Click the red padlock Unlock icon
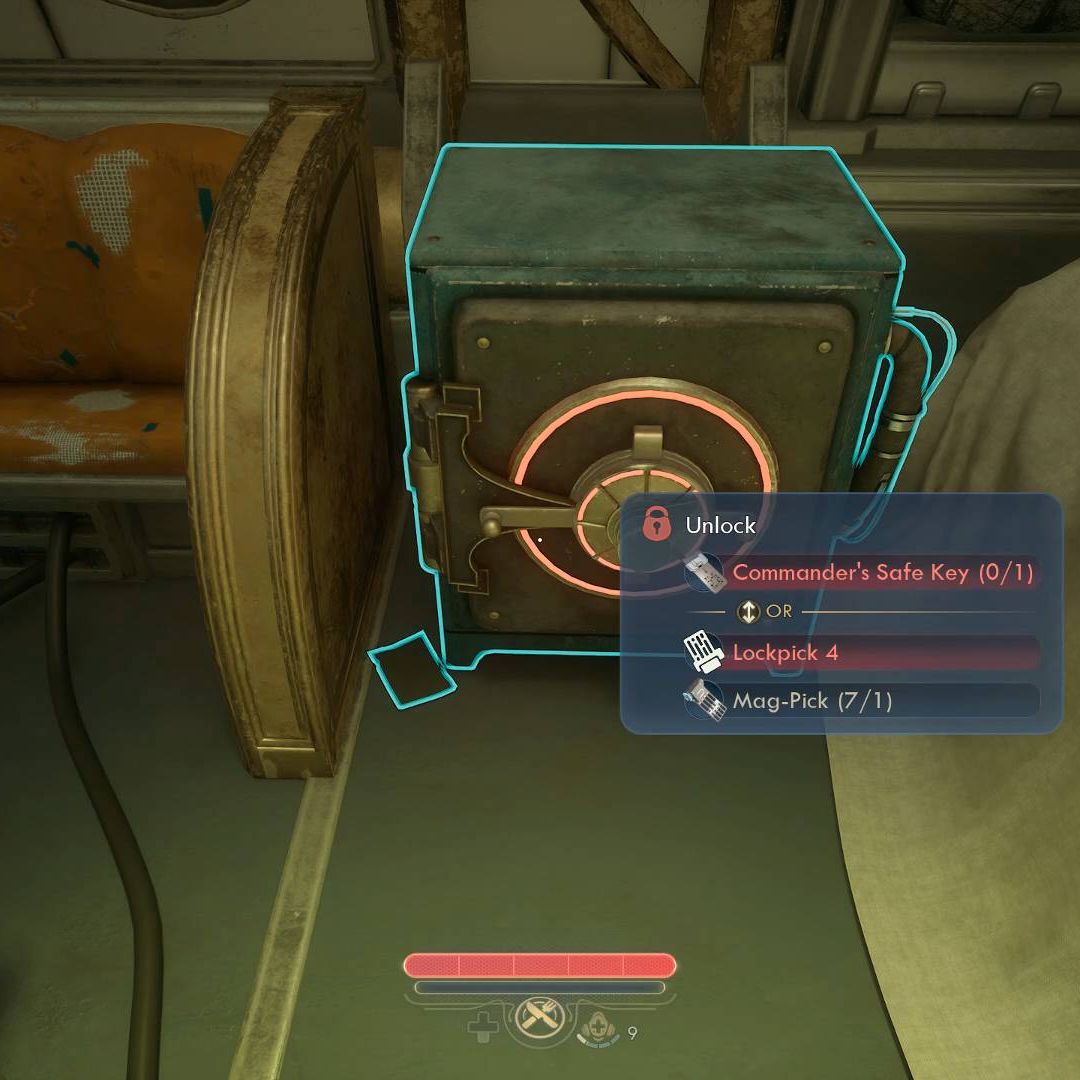The height and width of the screenshot is (1080, 1080). click(x=656, y=523)
